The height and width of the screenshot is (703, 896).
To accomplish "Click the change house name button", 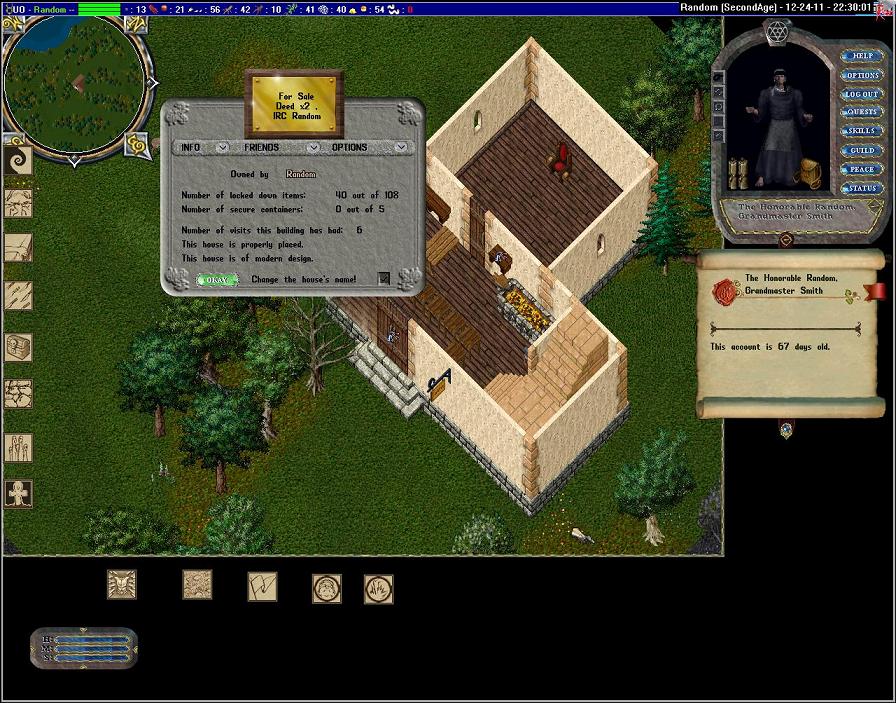I will 384,279.
